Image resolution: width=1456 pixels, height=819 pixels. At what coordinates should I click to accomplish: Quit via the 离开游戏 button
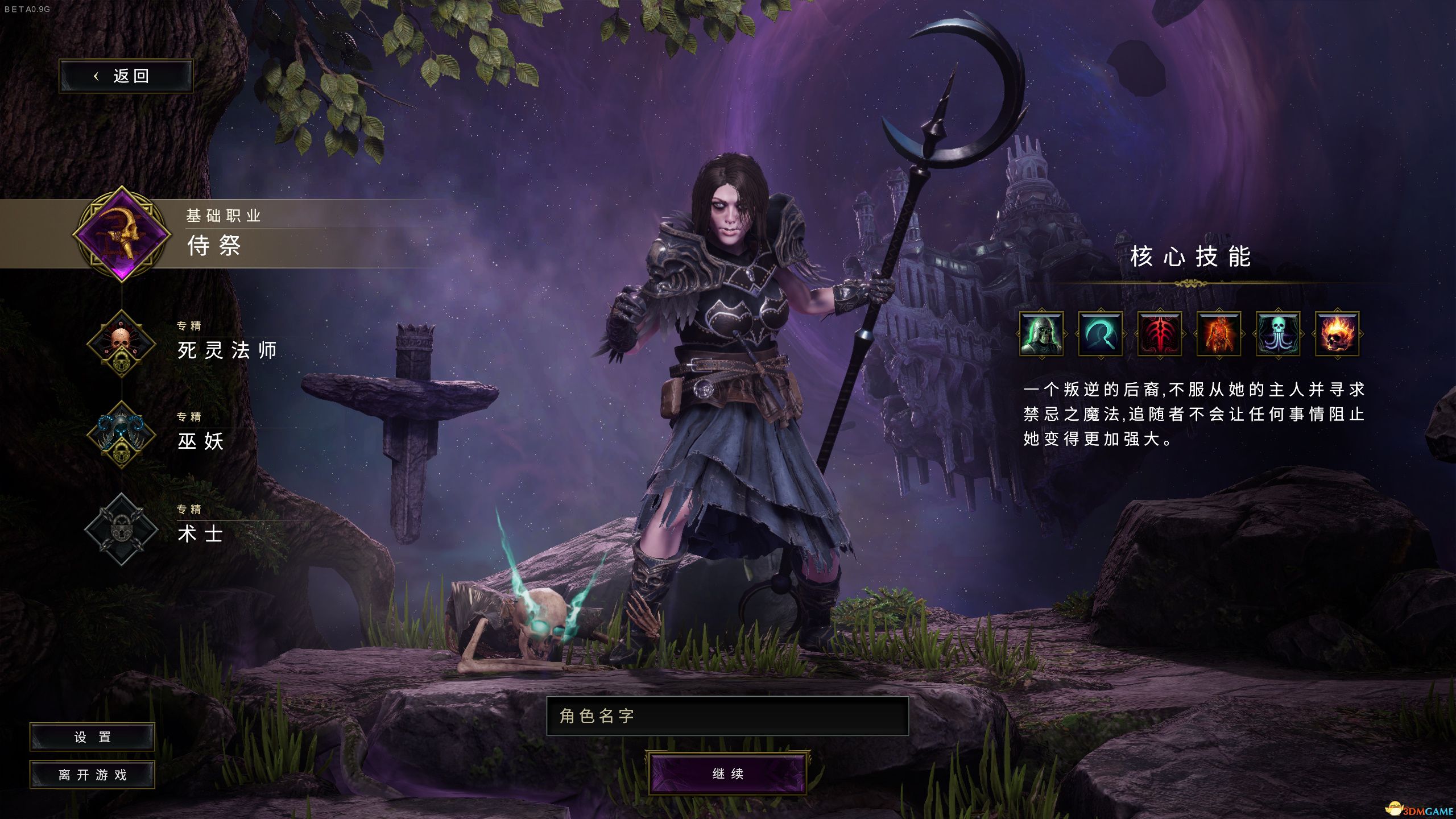coord(92,775)
